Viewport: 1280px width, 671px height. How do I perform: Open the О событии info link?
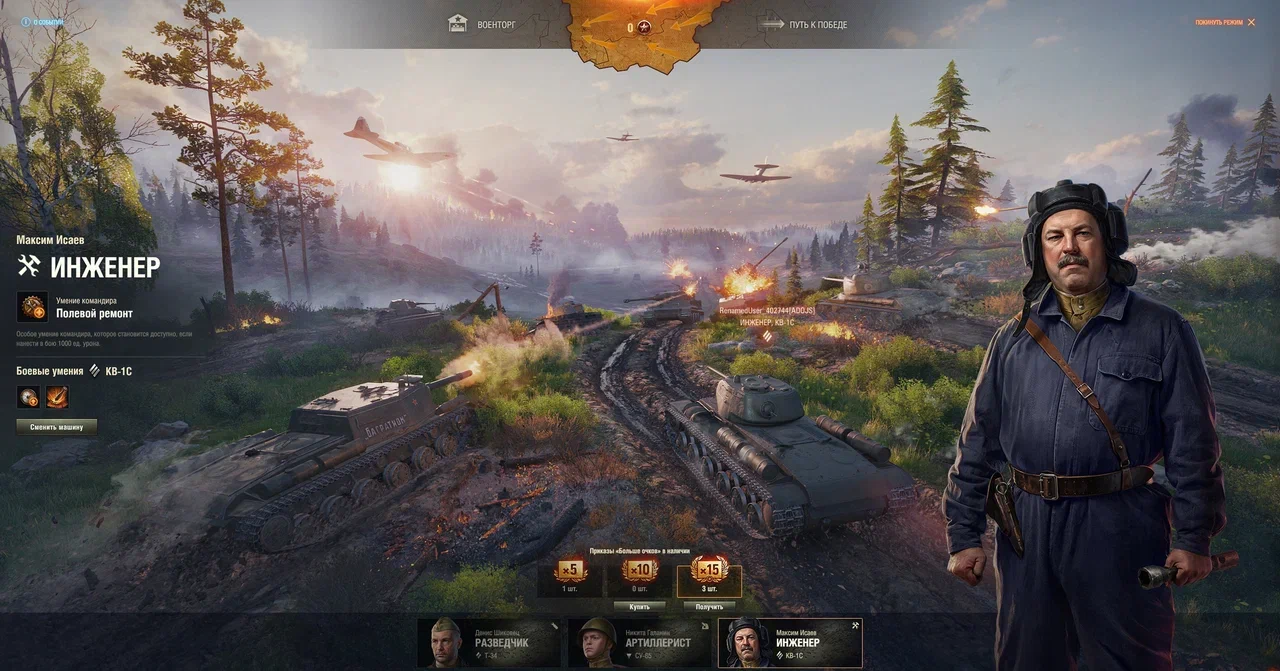41,21
